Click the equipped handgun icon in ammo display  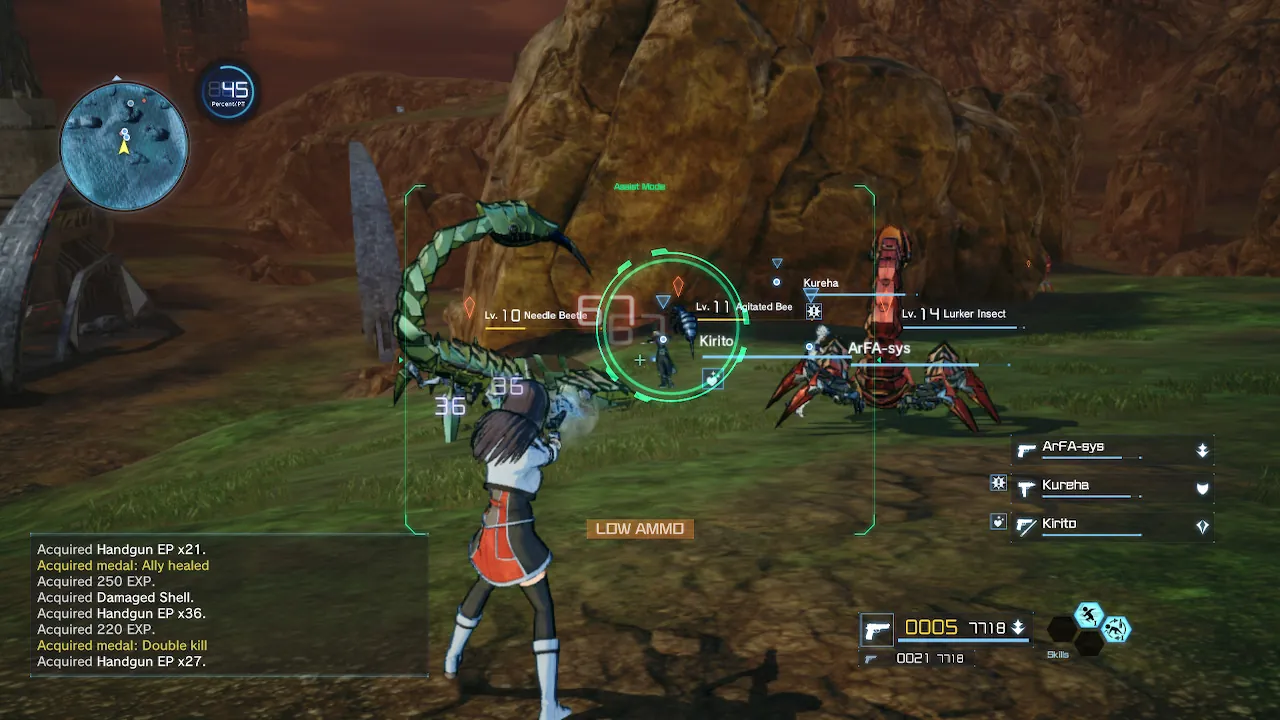click(877, 628)
